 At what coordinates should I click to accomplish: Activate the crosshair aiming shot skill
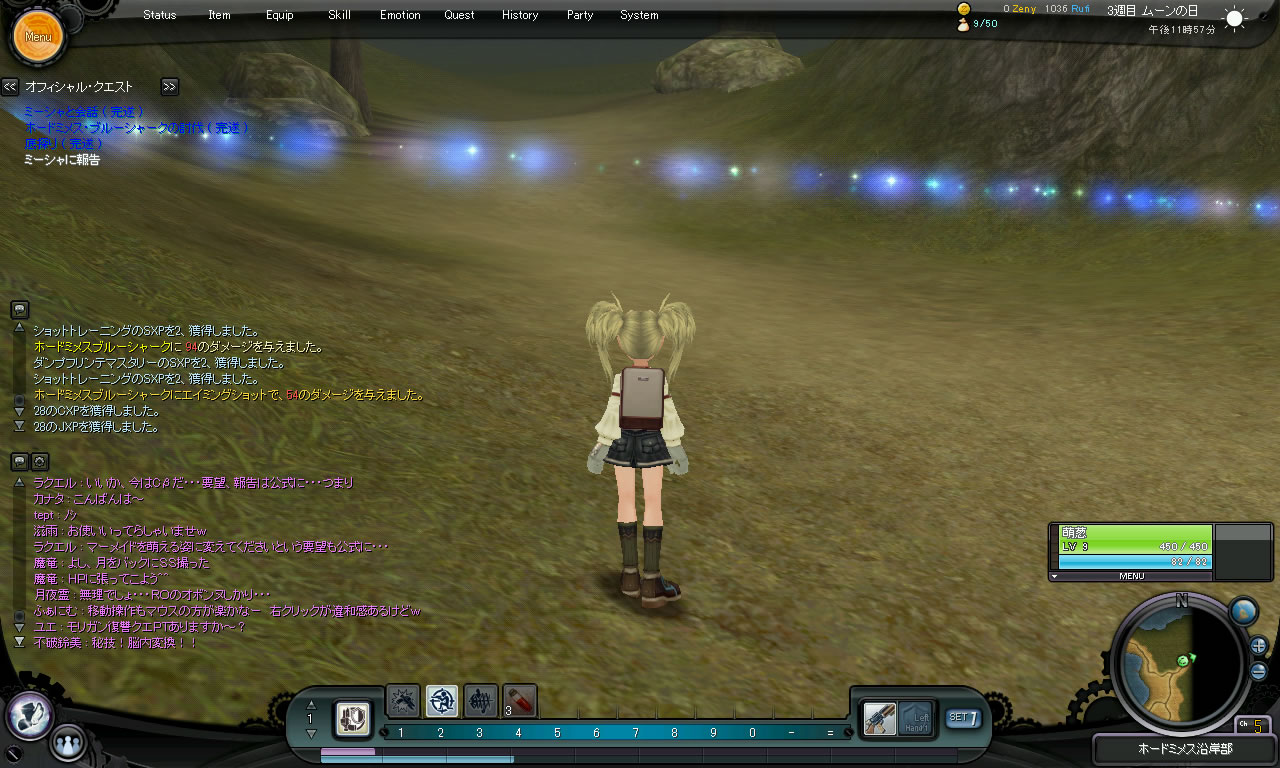(x=442, y=700)
